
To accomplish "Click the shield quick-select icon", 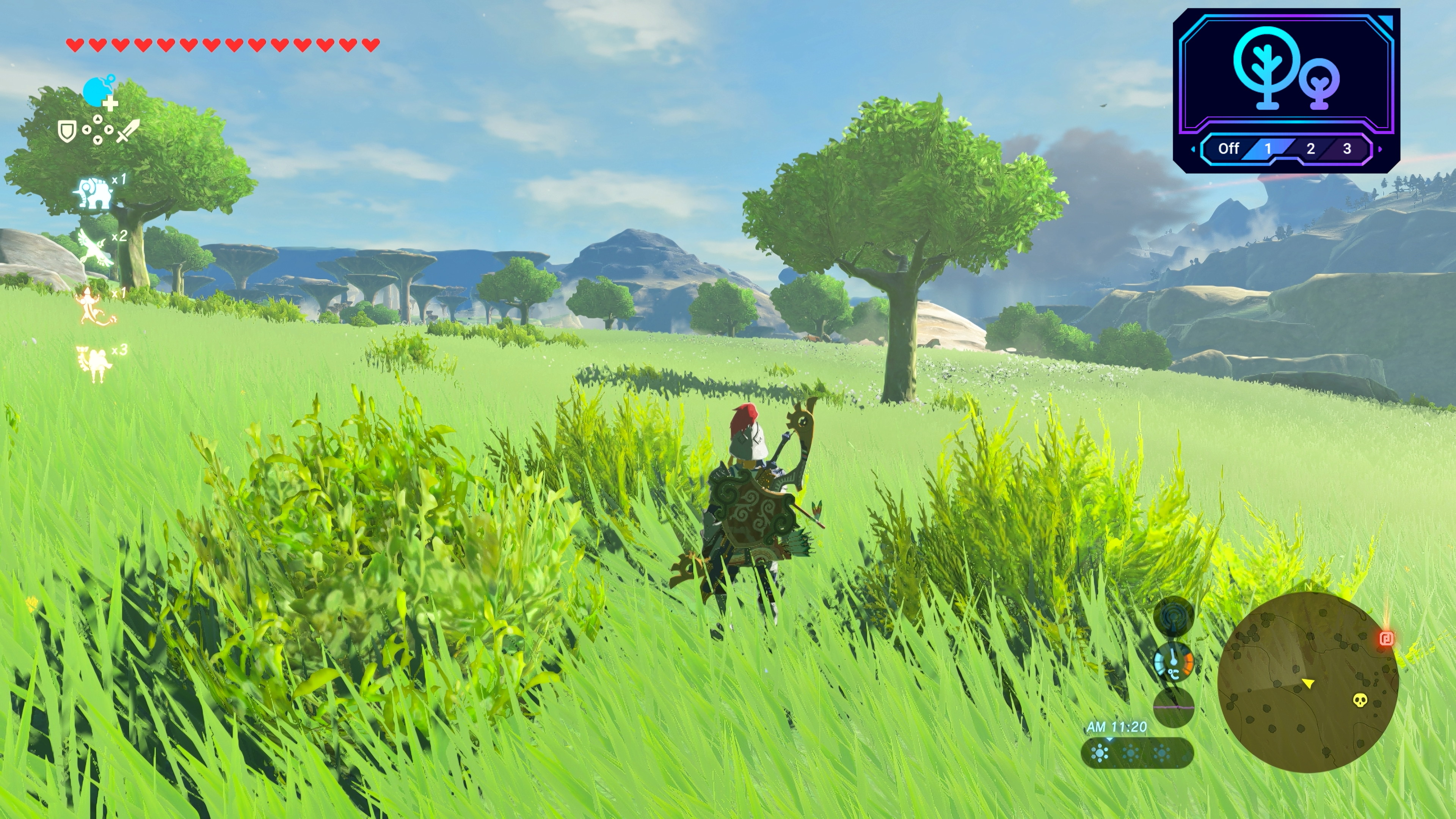I will (x=67, y=132).
